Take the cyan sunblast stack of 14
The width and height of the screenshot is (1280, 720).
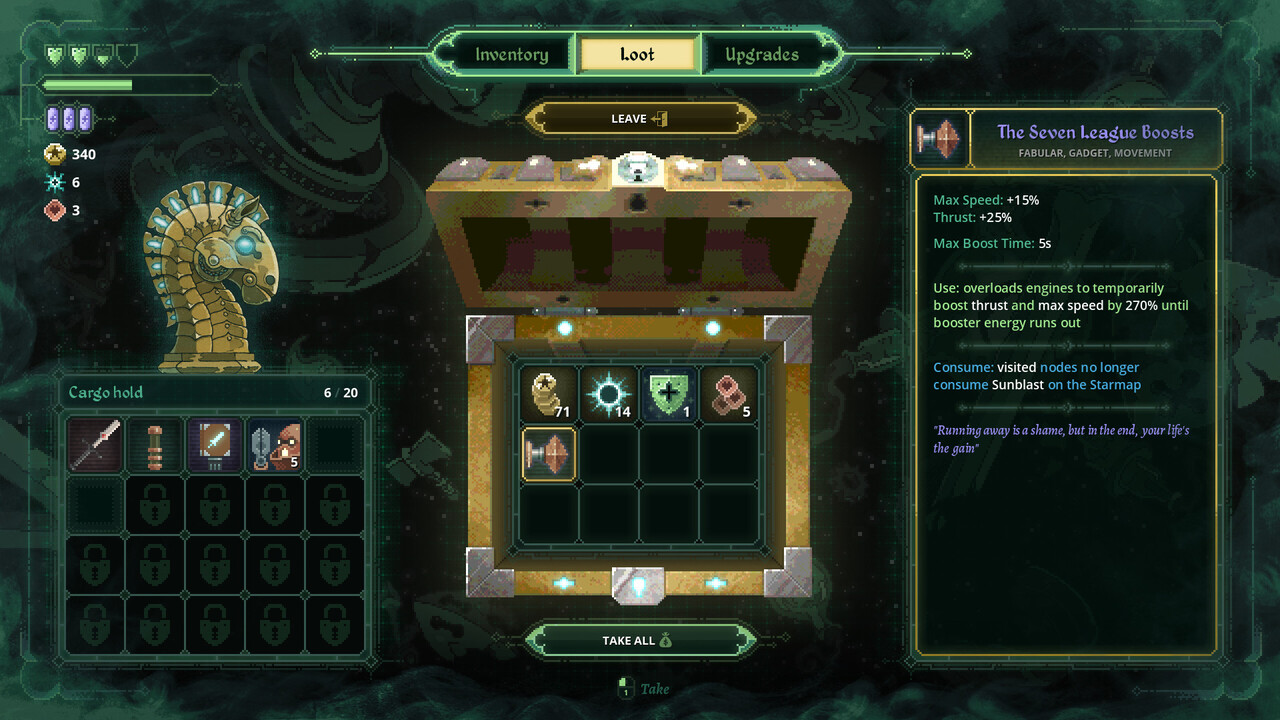609,393
